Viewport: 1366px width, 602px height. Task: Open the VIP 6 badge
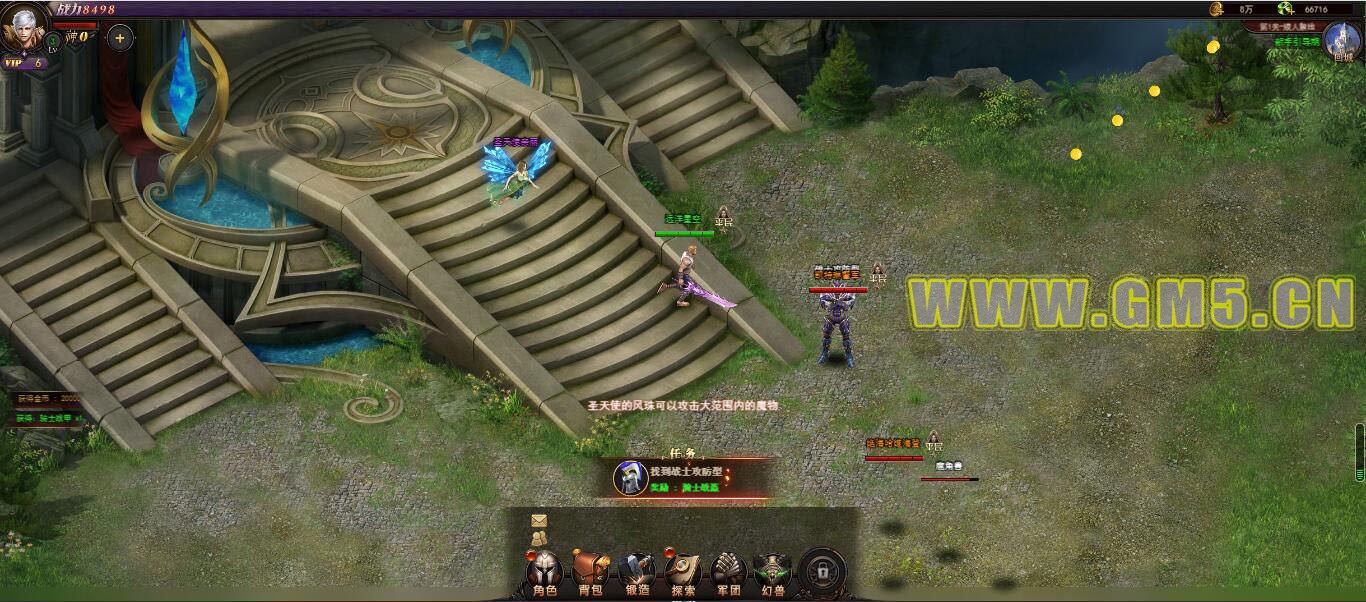click(25, 63)
